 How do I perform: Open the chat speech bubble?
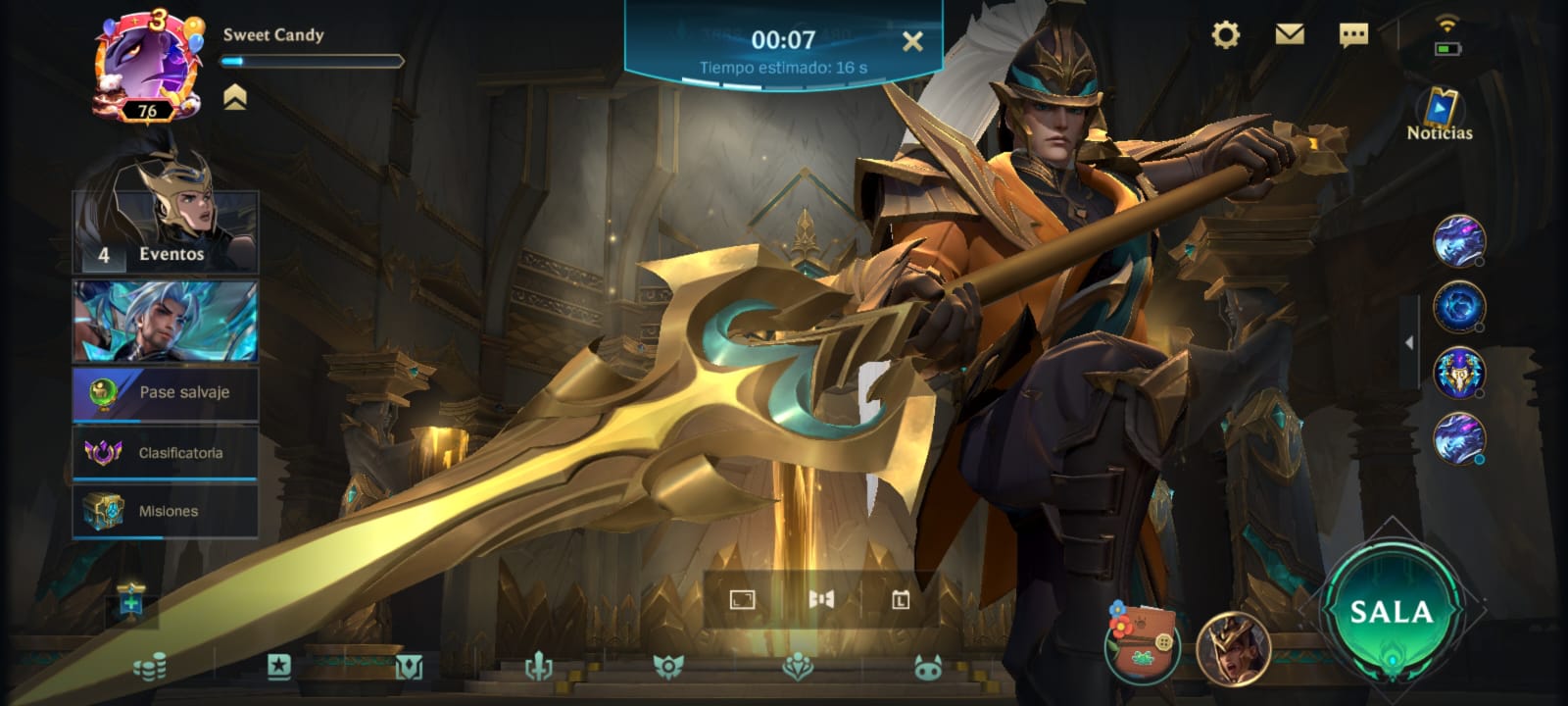coord(1353,35)
